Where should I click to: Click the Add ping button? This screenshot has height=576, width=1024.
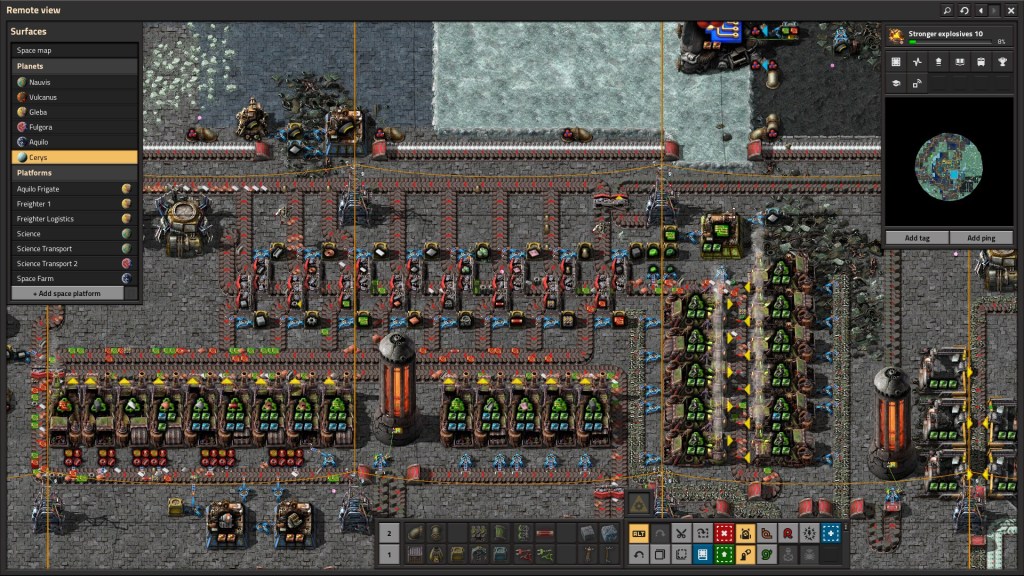[x=981, y=238]
